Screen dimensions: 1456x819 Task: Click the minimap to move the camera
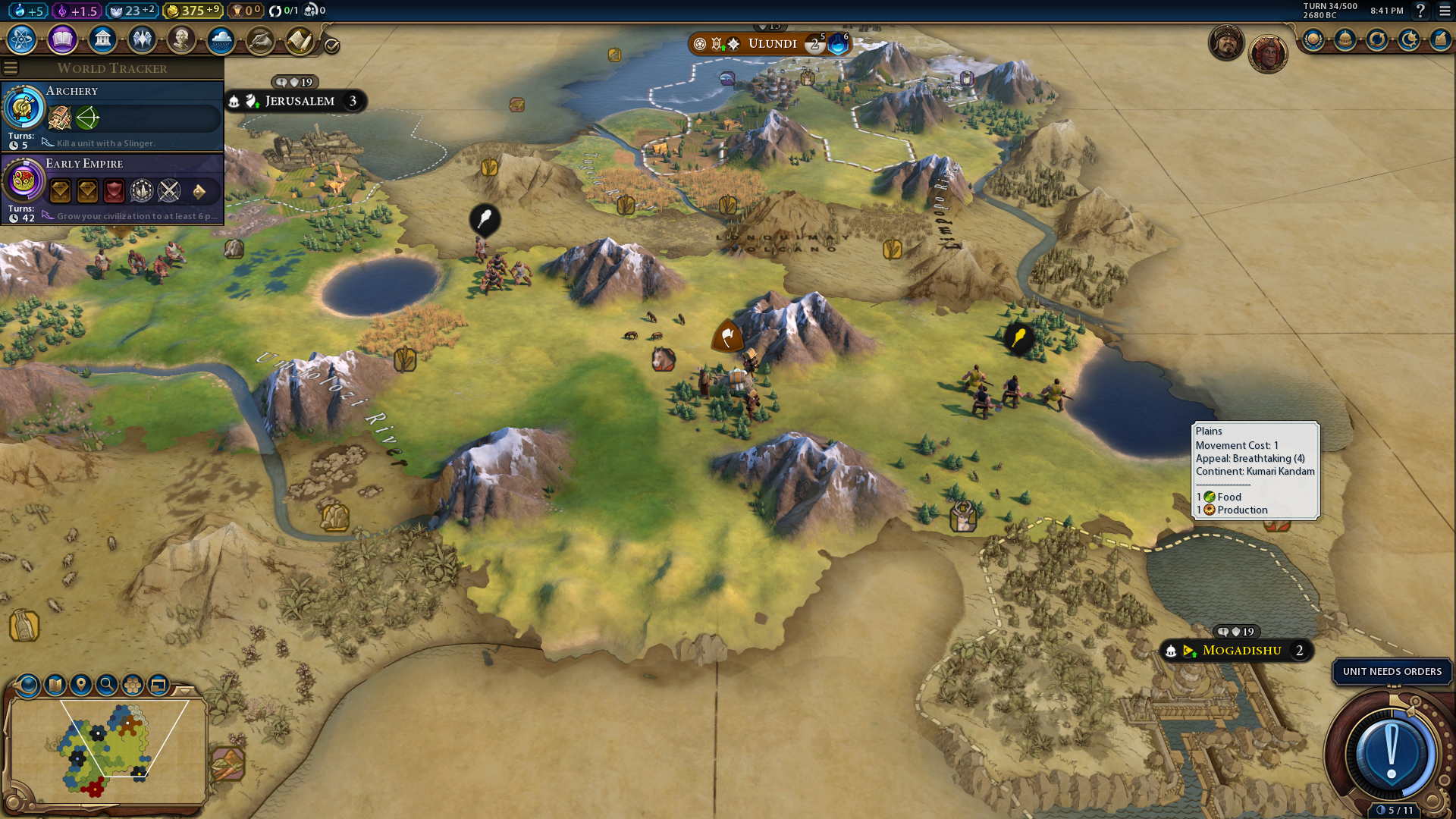pyautogui.click(x=106, y=747)
